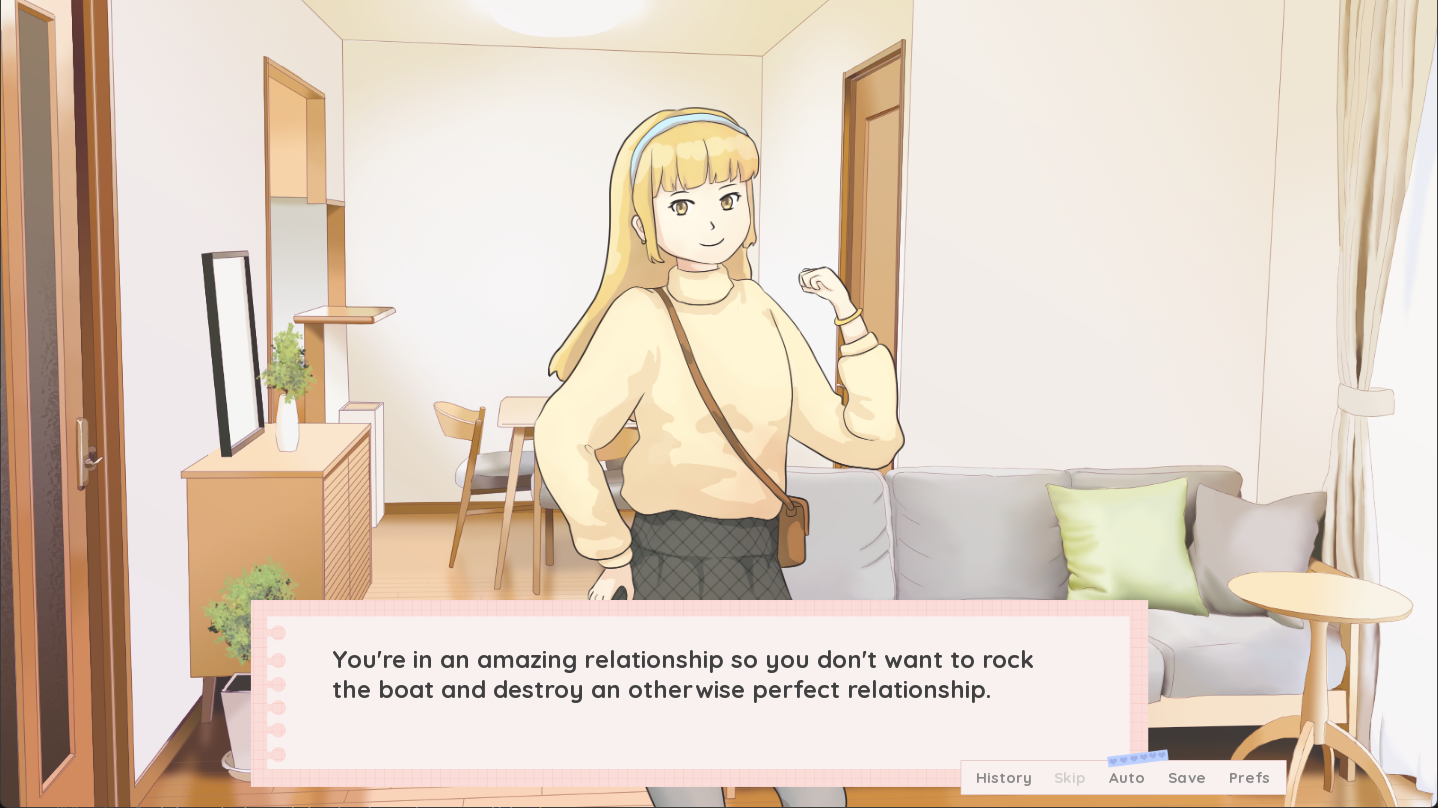Open the History log
The height and width of the screenshot is (808, 1438).
(1003, 778)
